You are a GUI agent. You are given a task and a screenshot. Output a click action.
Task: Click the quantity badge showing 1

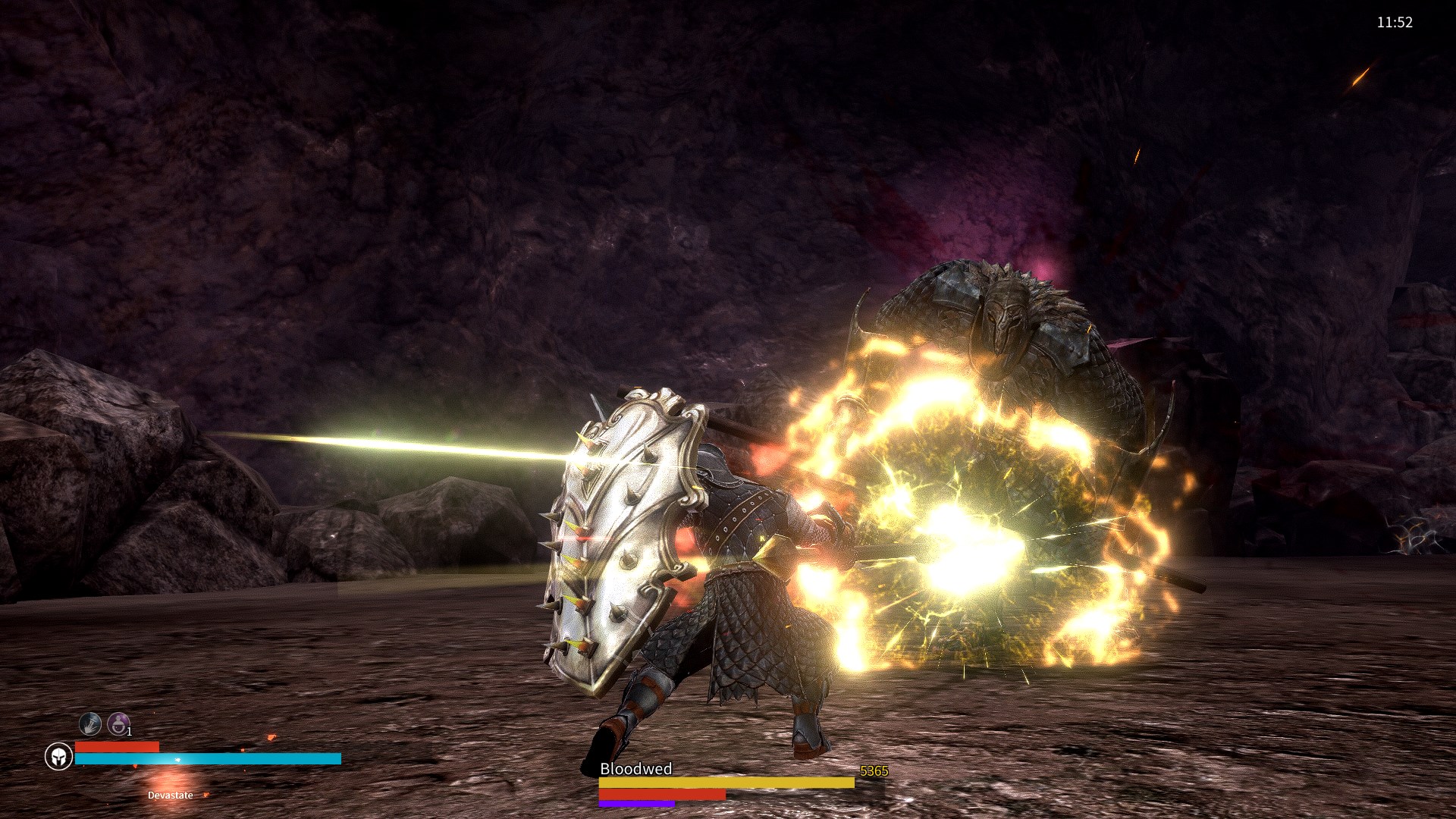click(x=129, y=733)
